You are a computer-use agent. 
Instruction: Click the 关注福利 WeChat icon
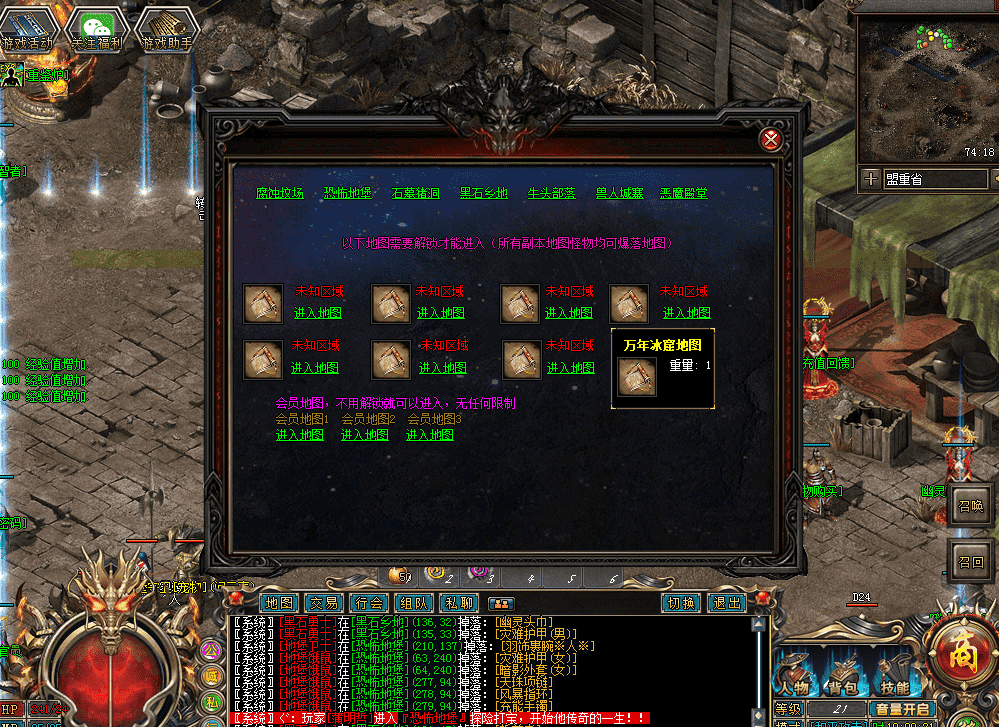pyautogui.click(x=97, y=30)
